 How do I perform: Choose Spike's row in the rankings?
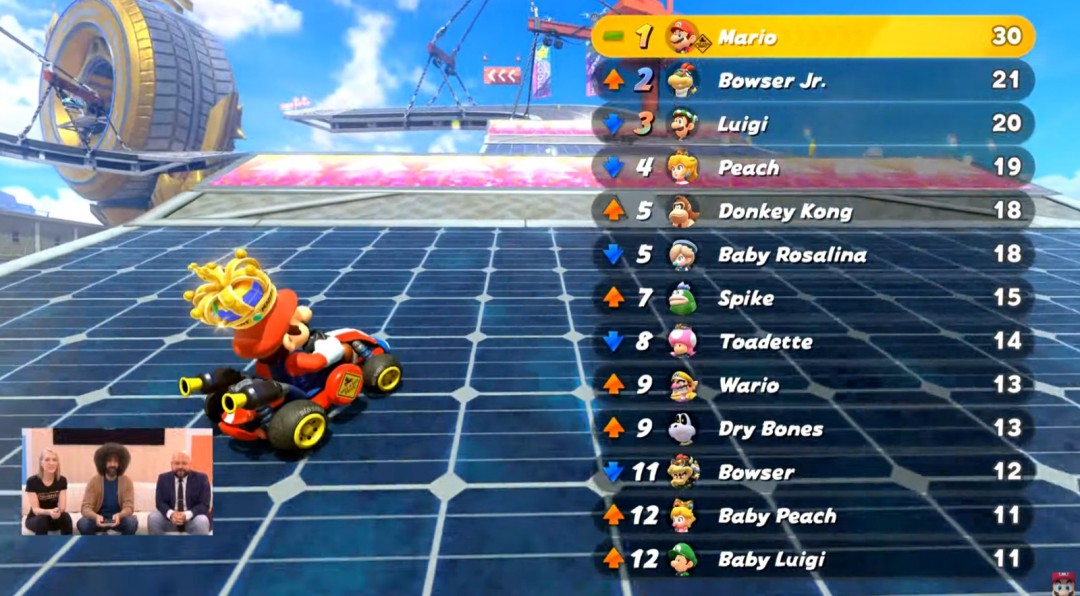click(812, 298)
